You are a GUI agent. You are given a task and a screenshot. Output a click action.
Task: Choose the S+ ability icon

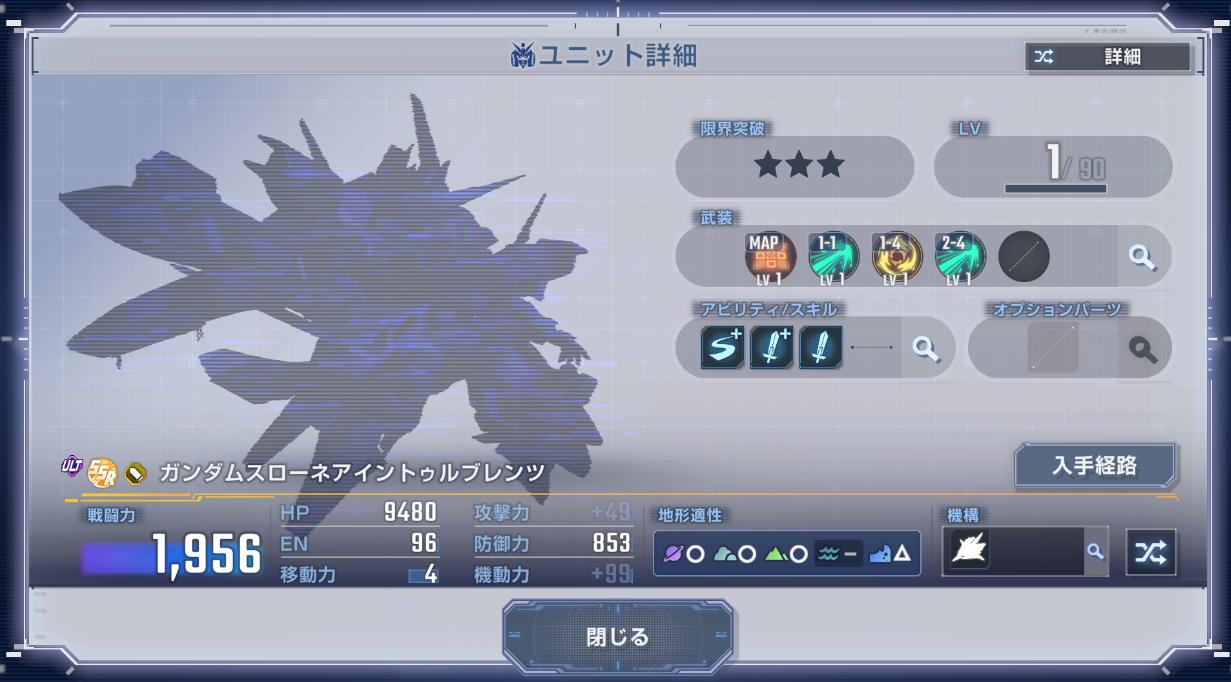click(722, 348)
